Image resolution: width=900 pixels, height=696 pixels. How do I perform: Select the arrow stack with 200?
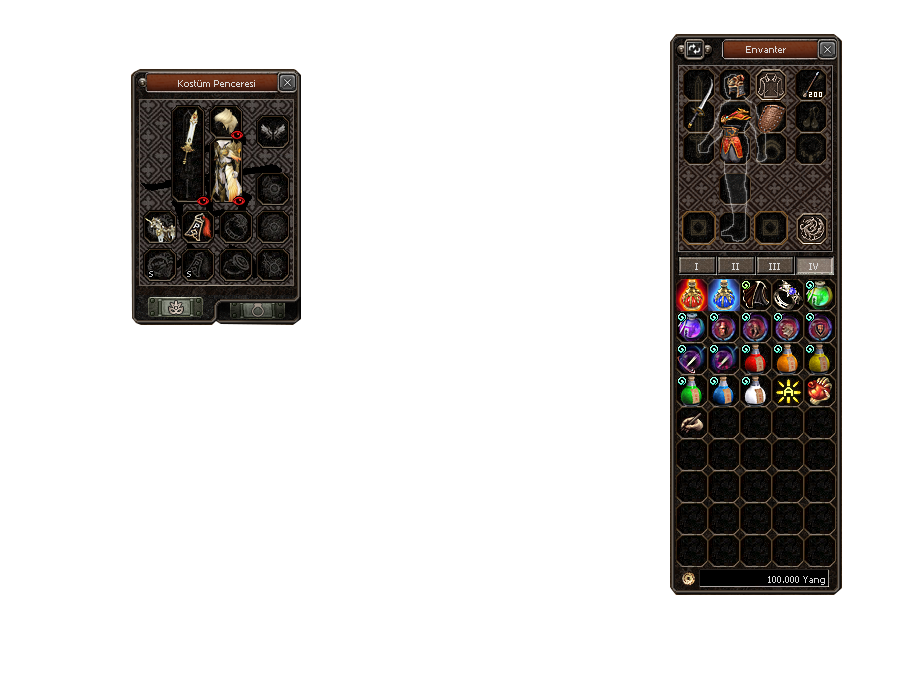[811, 85]
